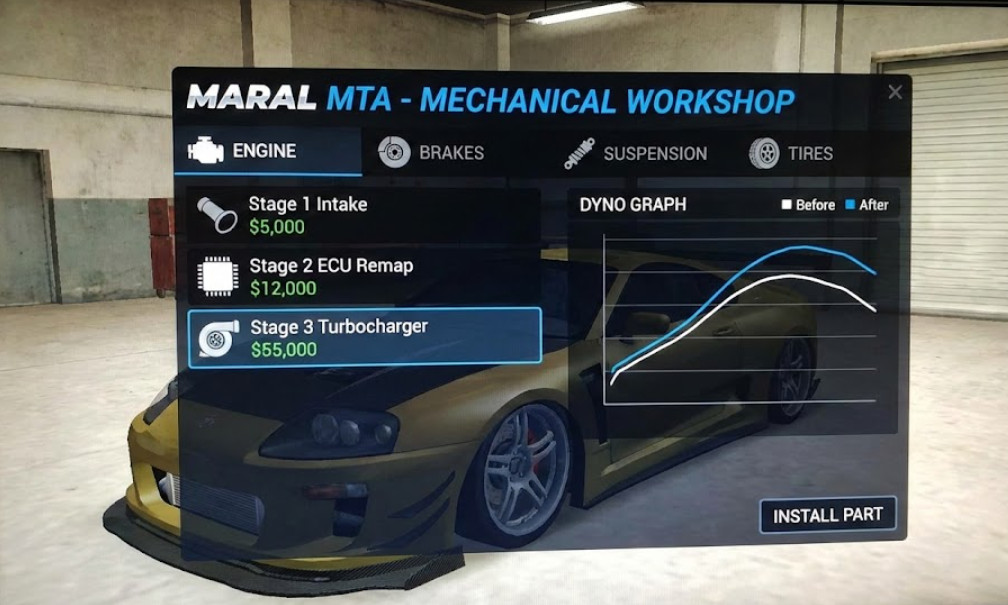This screenshot has height=605, width=1008.
Task: Go to the Tires tab
Action: (x=791, y=154)
